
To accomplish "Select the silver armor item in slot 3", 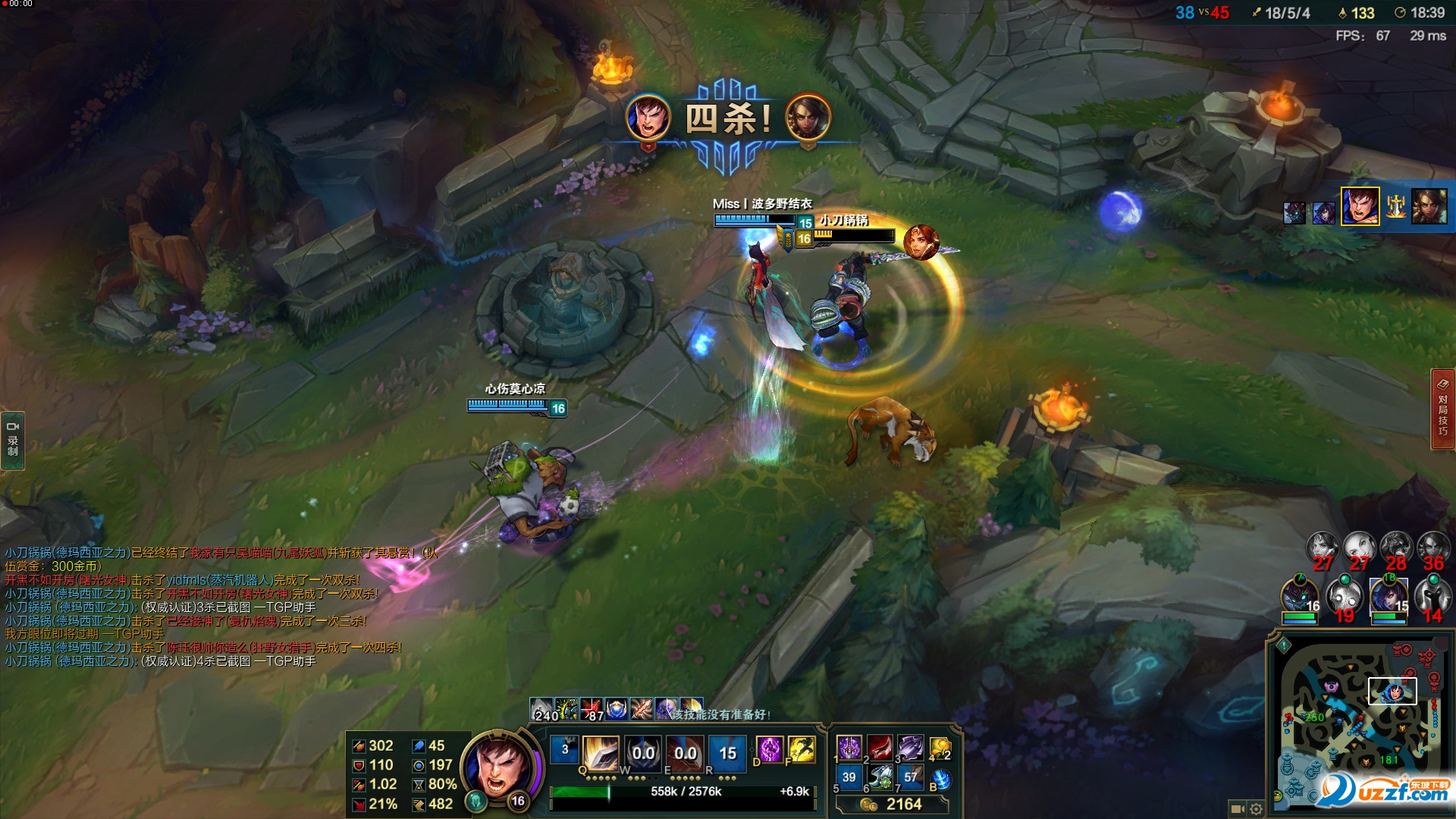I will [911, 748].
